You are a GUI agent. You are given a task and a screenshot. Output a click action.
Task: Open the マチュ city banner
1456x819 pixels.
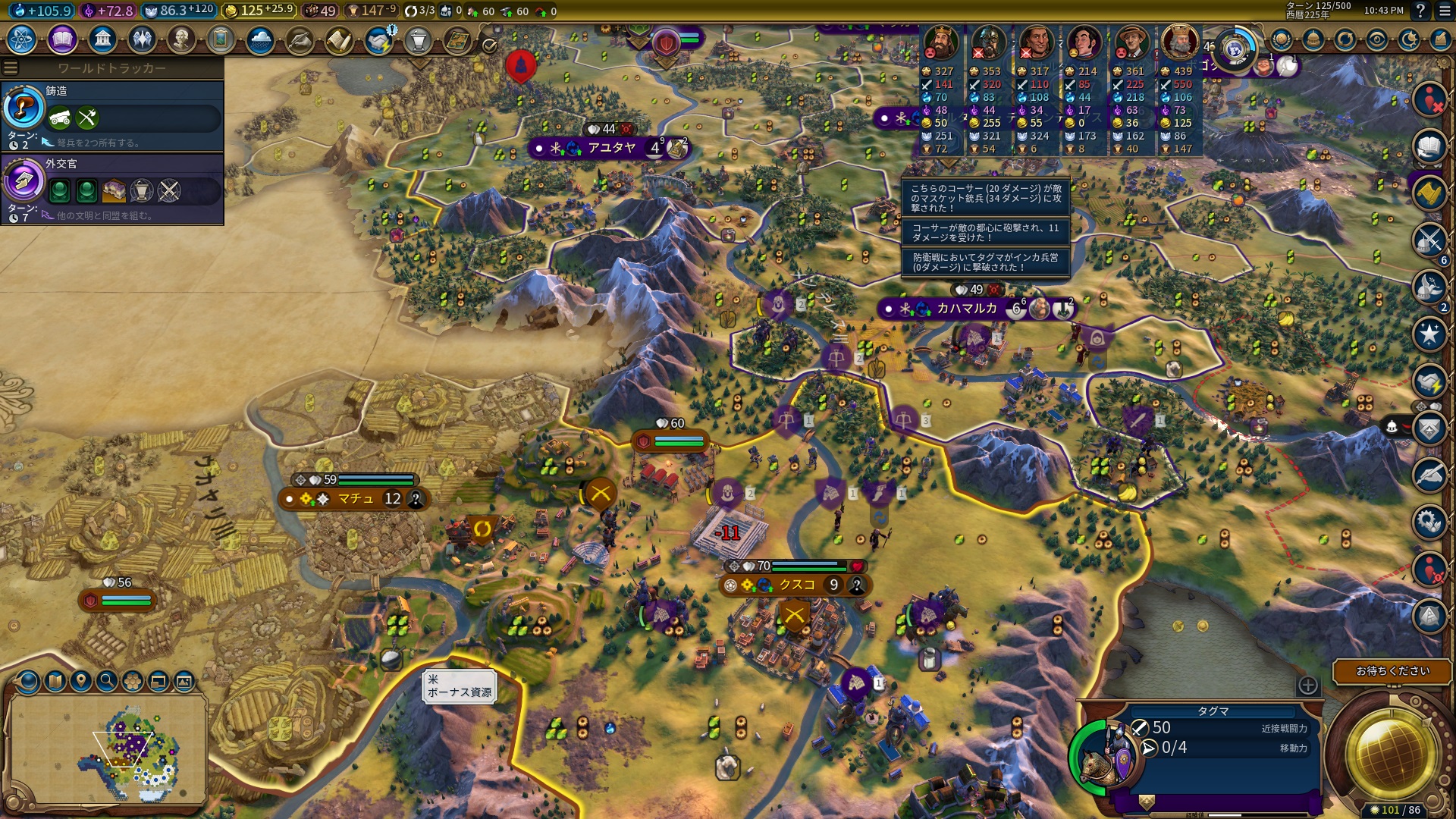[x=356, y=499]
